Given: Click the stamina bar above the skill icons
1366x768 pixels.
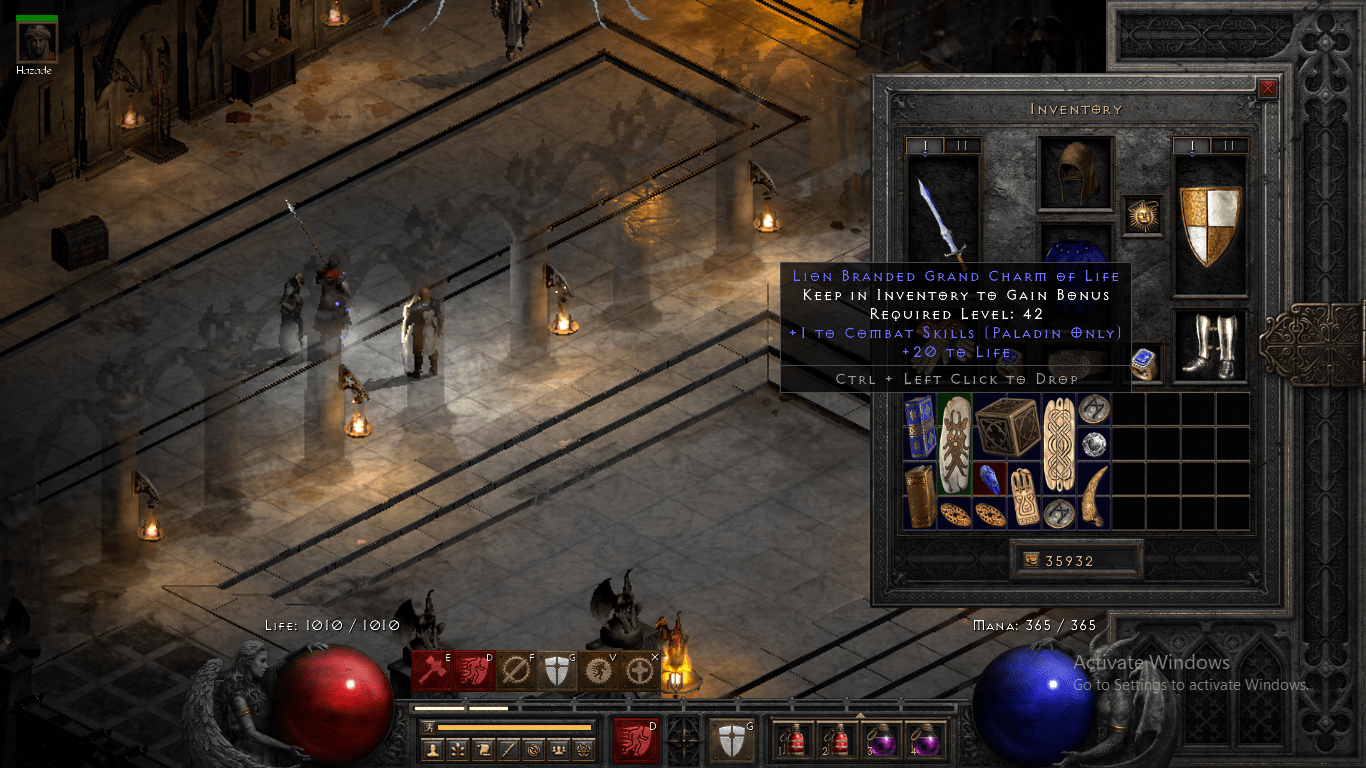Looking at the screenshot, I should click(x=515, y=727).
